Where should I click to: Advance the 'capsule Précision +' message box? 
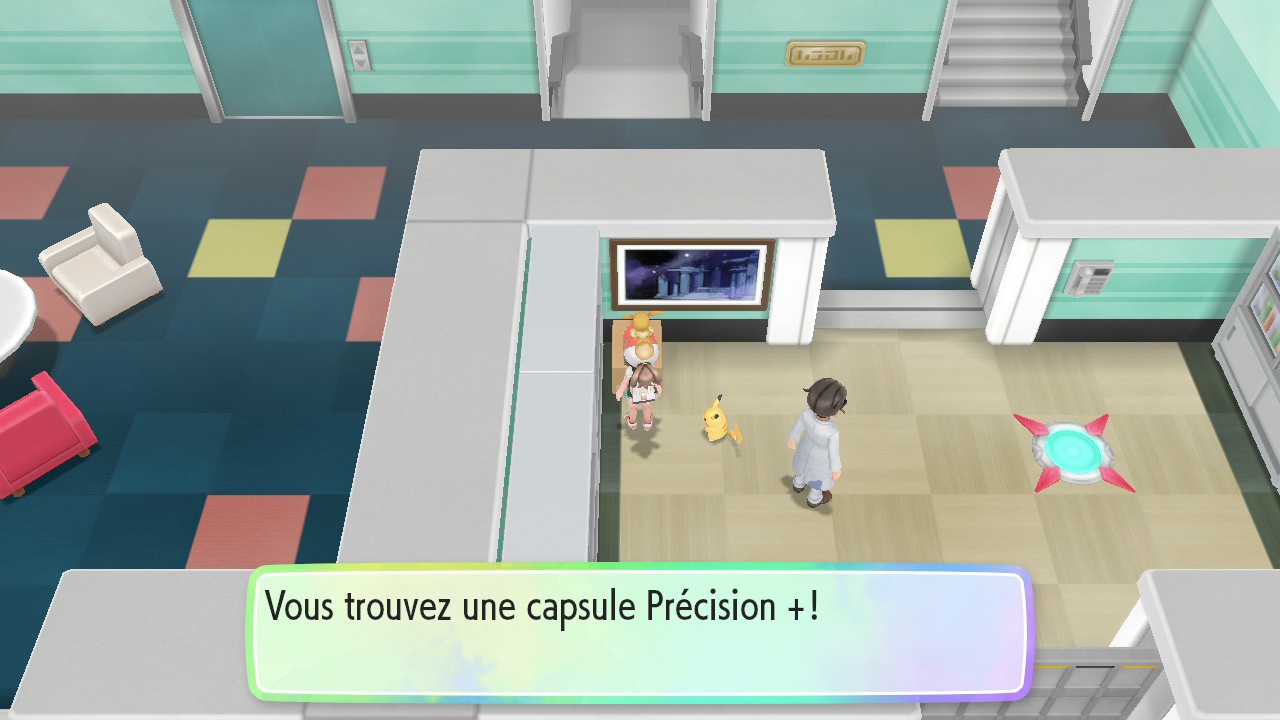(639, 632)
